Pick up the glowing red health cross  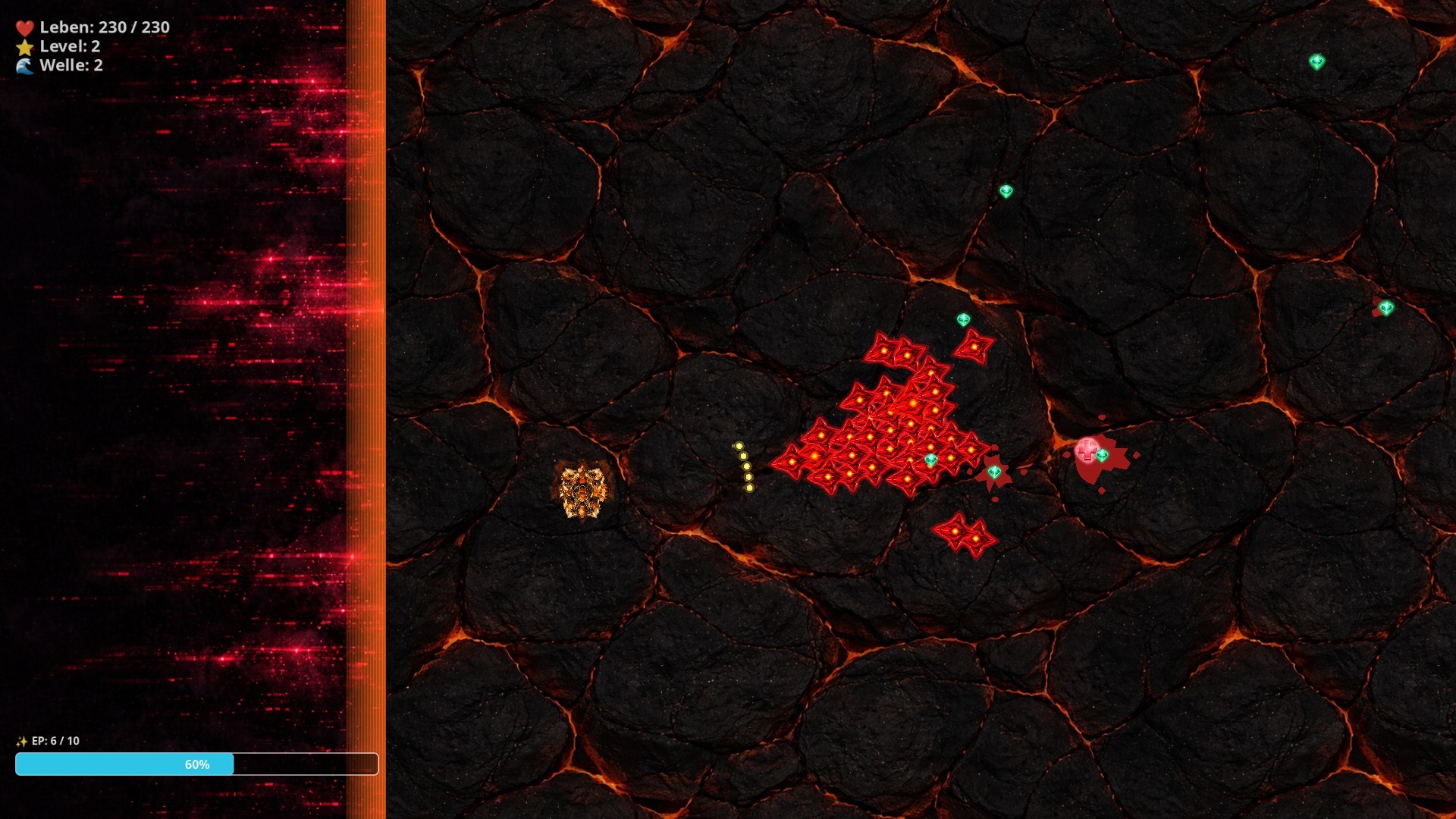click(x=1086, y=451)
